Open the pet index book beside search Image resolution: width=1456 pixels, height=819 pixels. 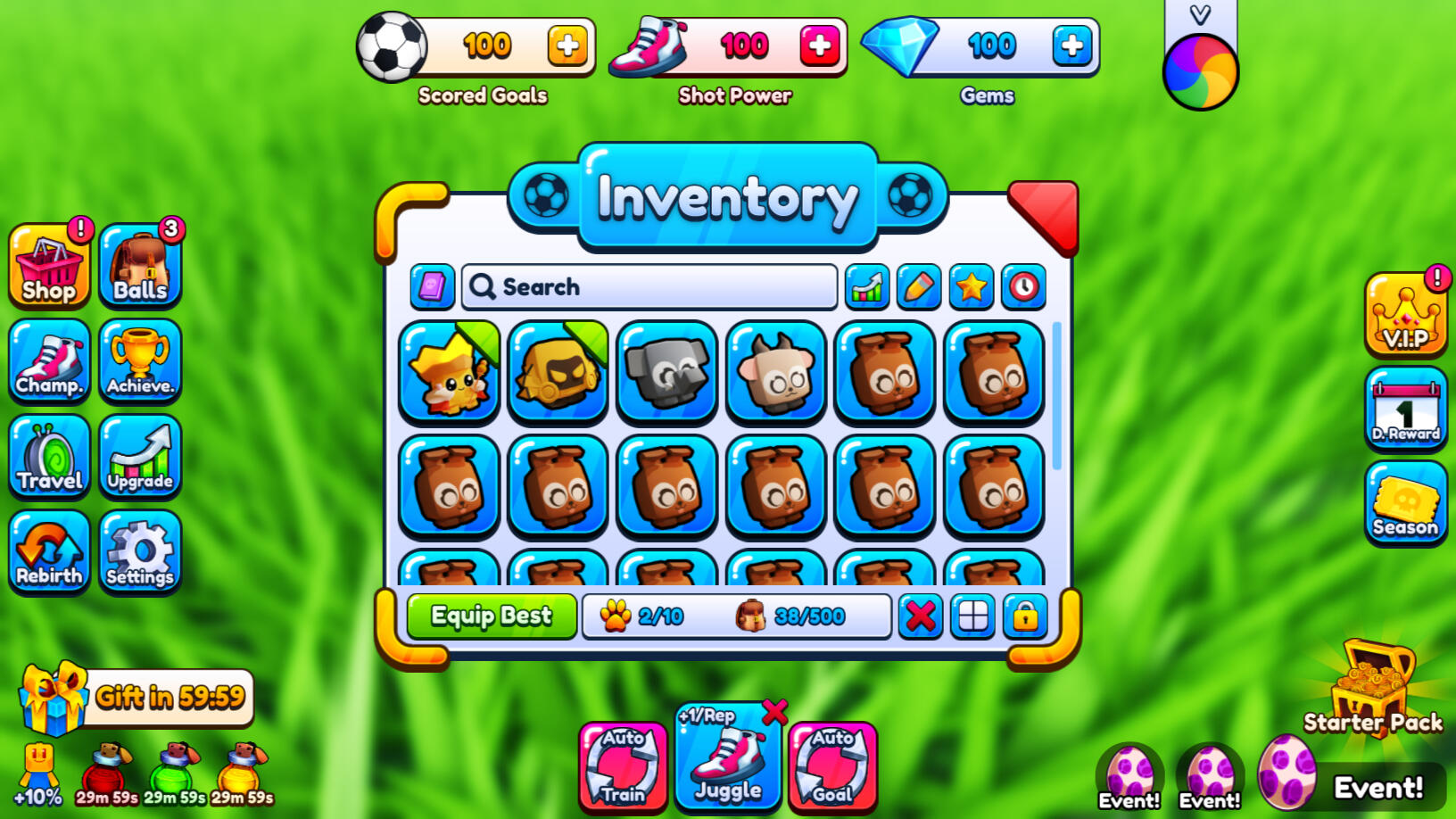click(x=433, y=287)
